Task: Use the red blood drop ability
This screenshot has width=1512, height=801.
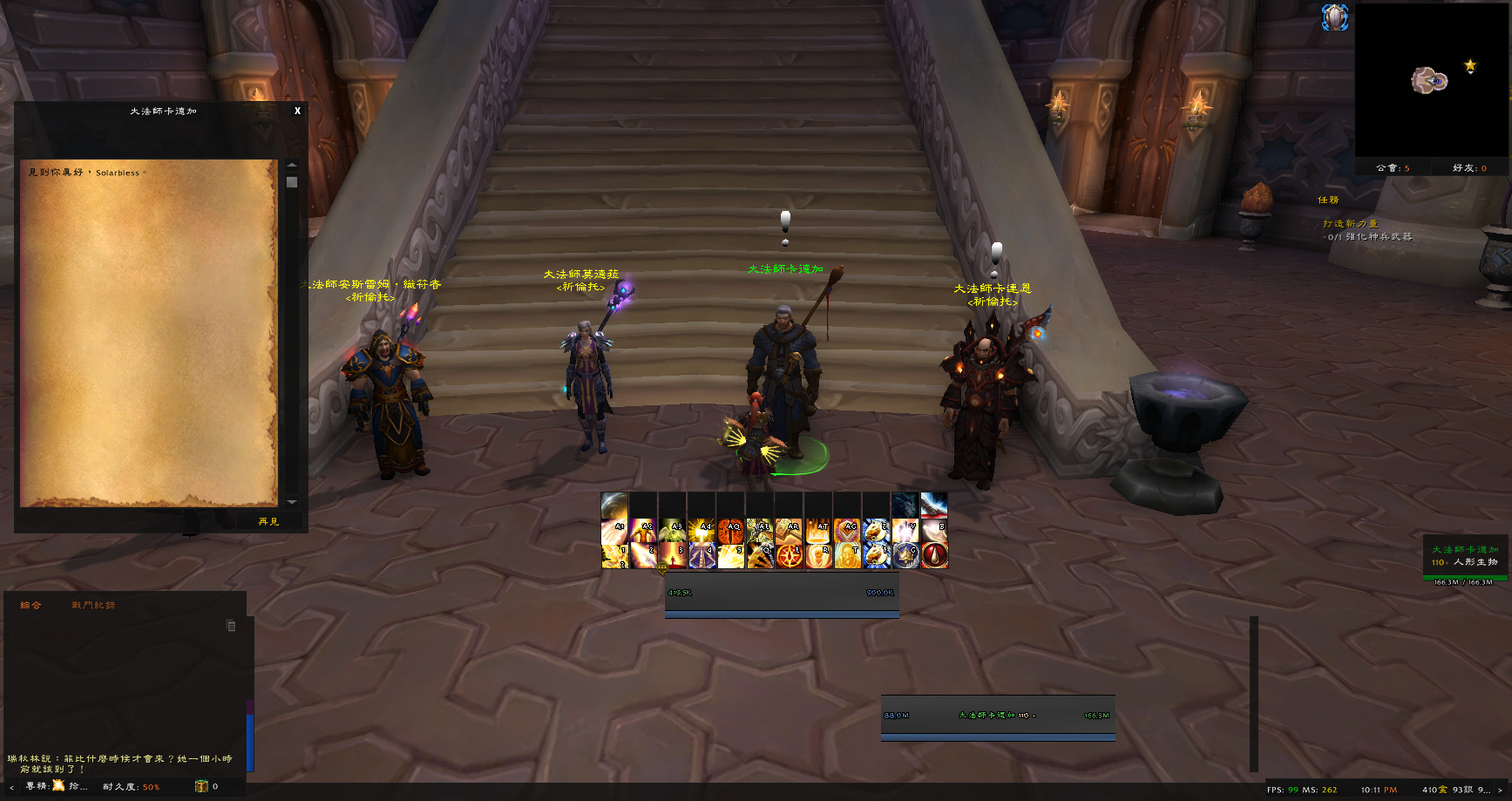Action: coord(934,555)
